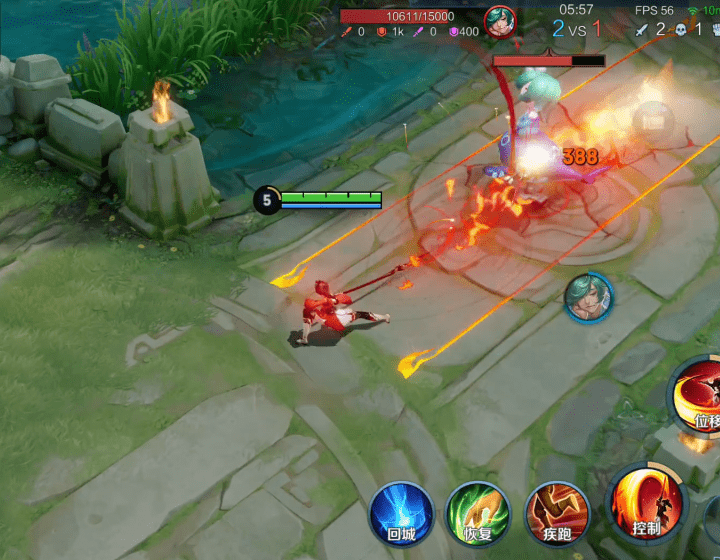Select the enemy hero avatar in the top bar
The height and width of the screenshot is (560, 720).
500,21
